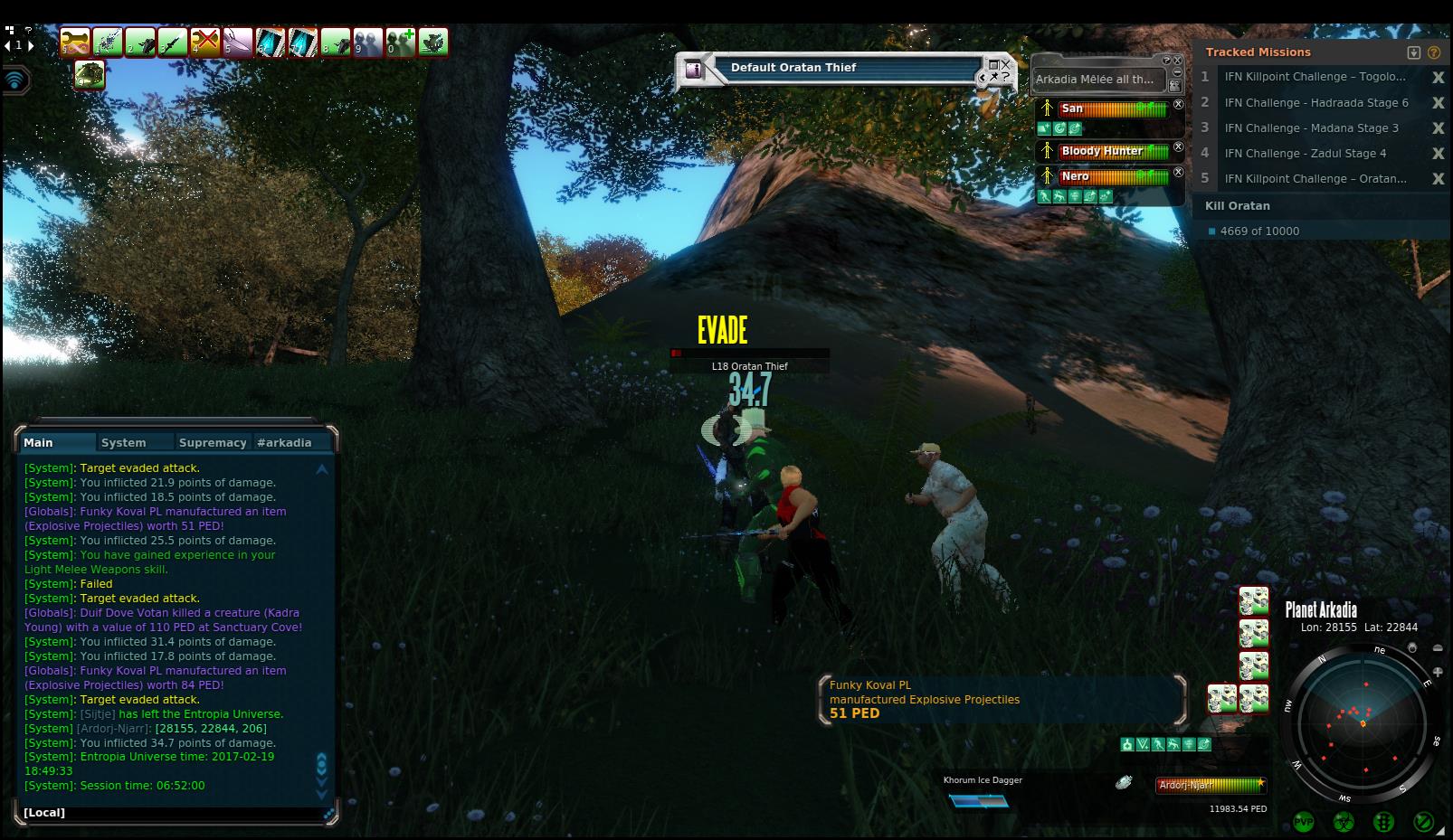This screenshot has height=840, width=1453.
Task: Zoom in the radar with plus button
Action: (x=1438, y=672)
